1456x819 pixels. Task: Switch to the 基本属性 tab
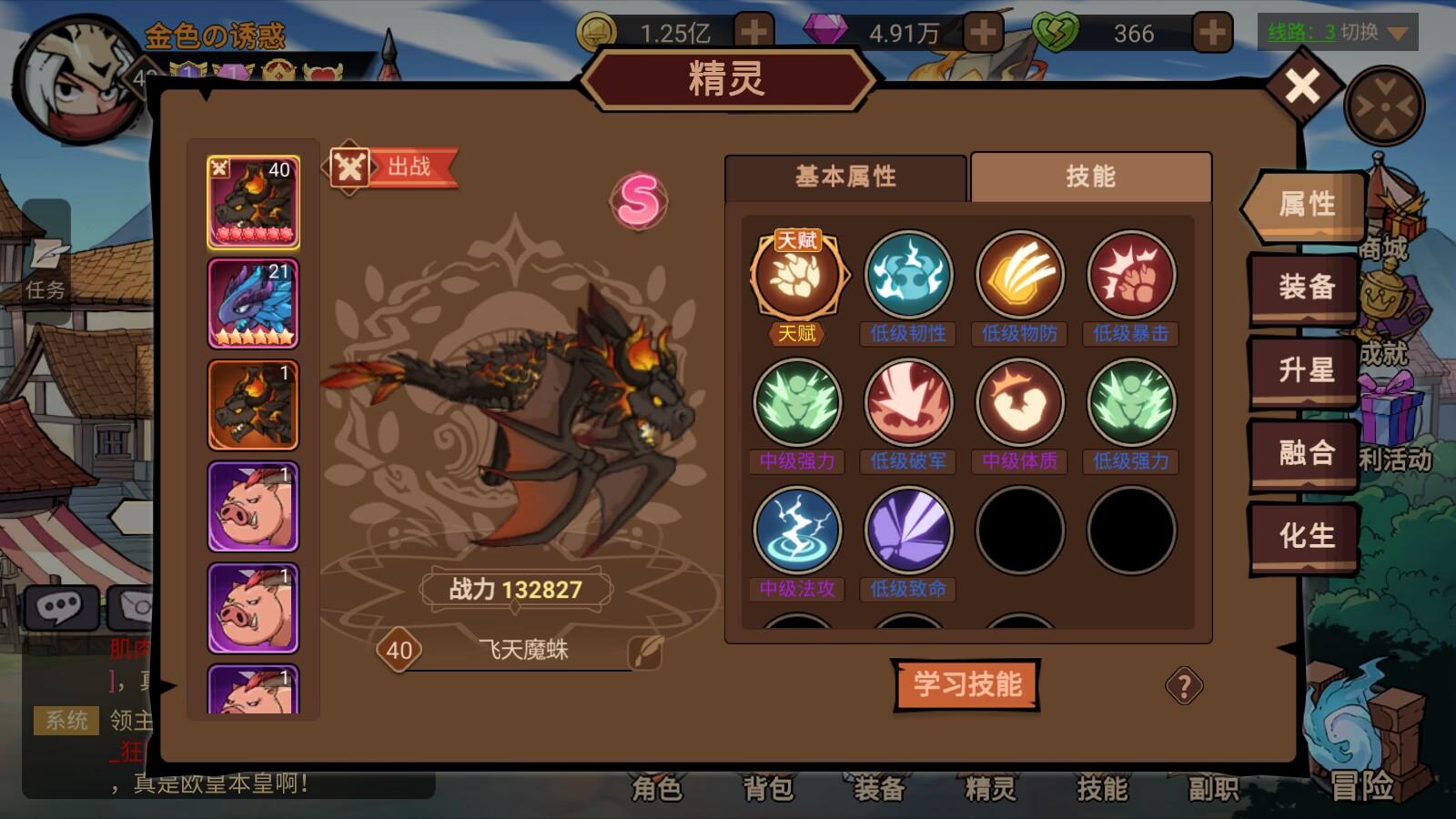[844, 177]
